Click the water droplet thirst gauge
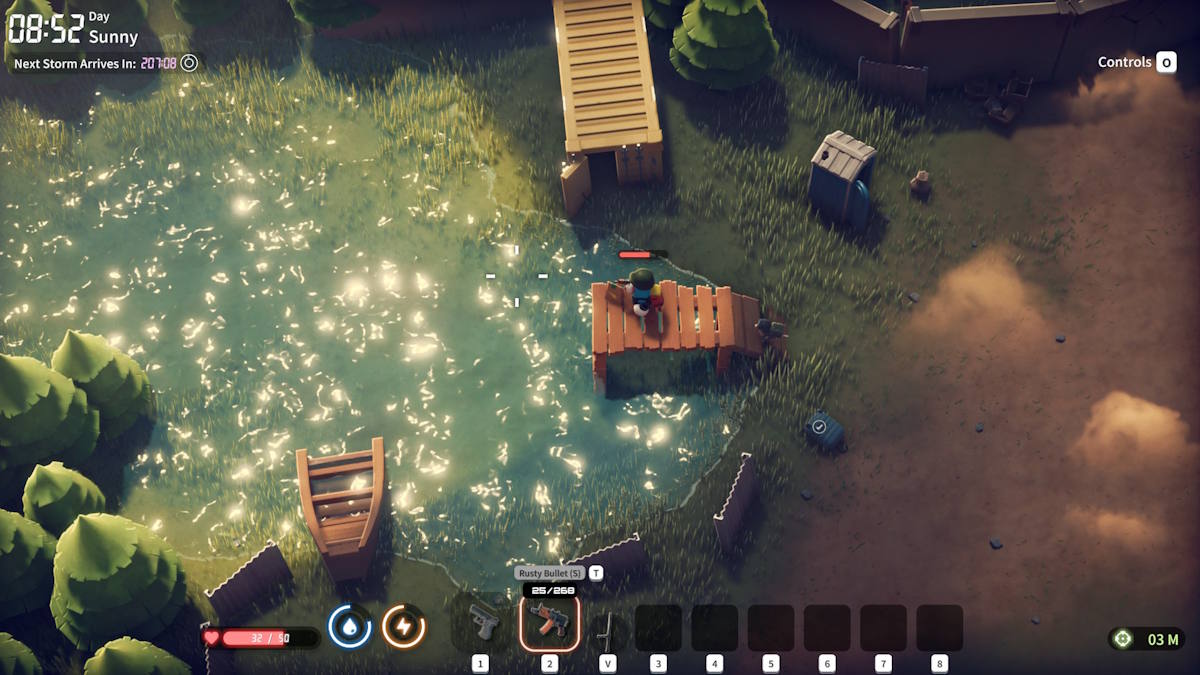1200x675 pixels. pos(349,627)
